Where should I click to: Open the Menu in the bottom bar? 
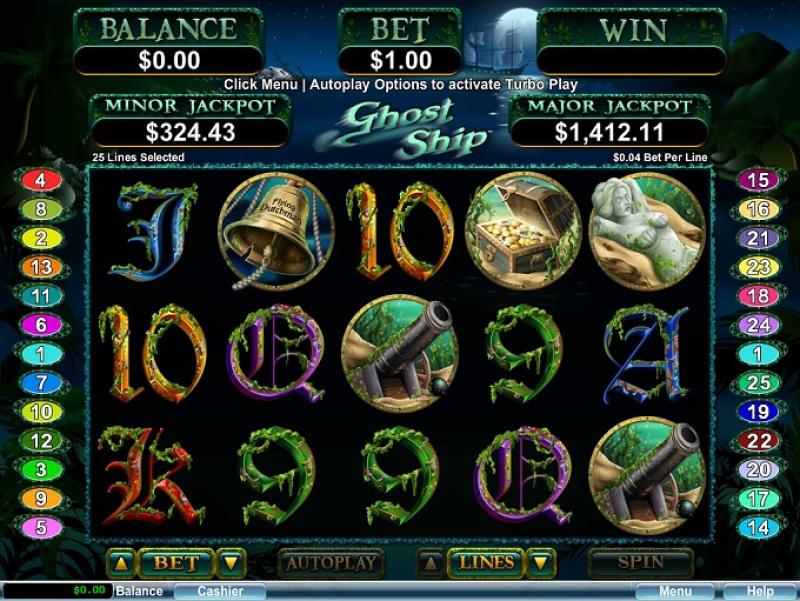pos(674,591)
